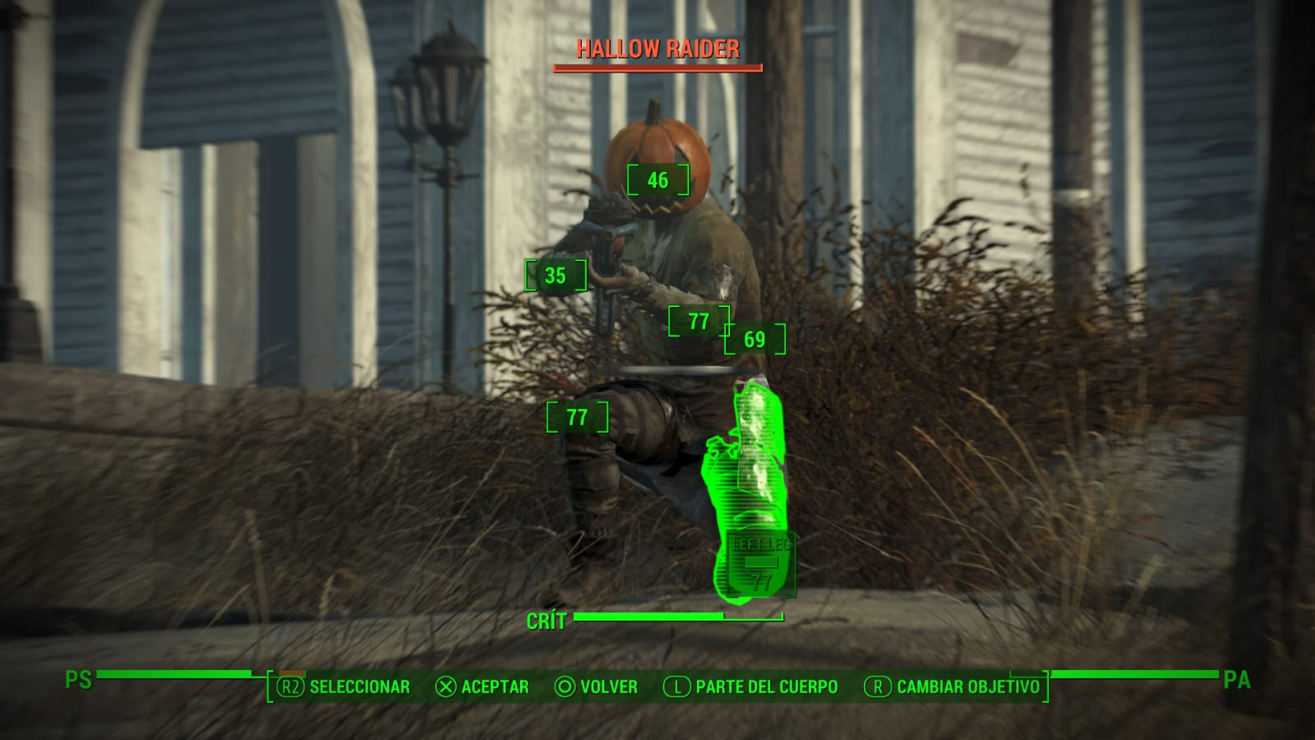Select the 69 percent arm target
This screenshot has height=740, width=1315.
tap(754, 340)
